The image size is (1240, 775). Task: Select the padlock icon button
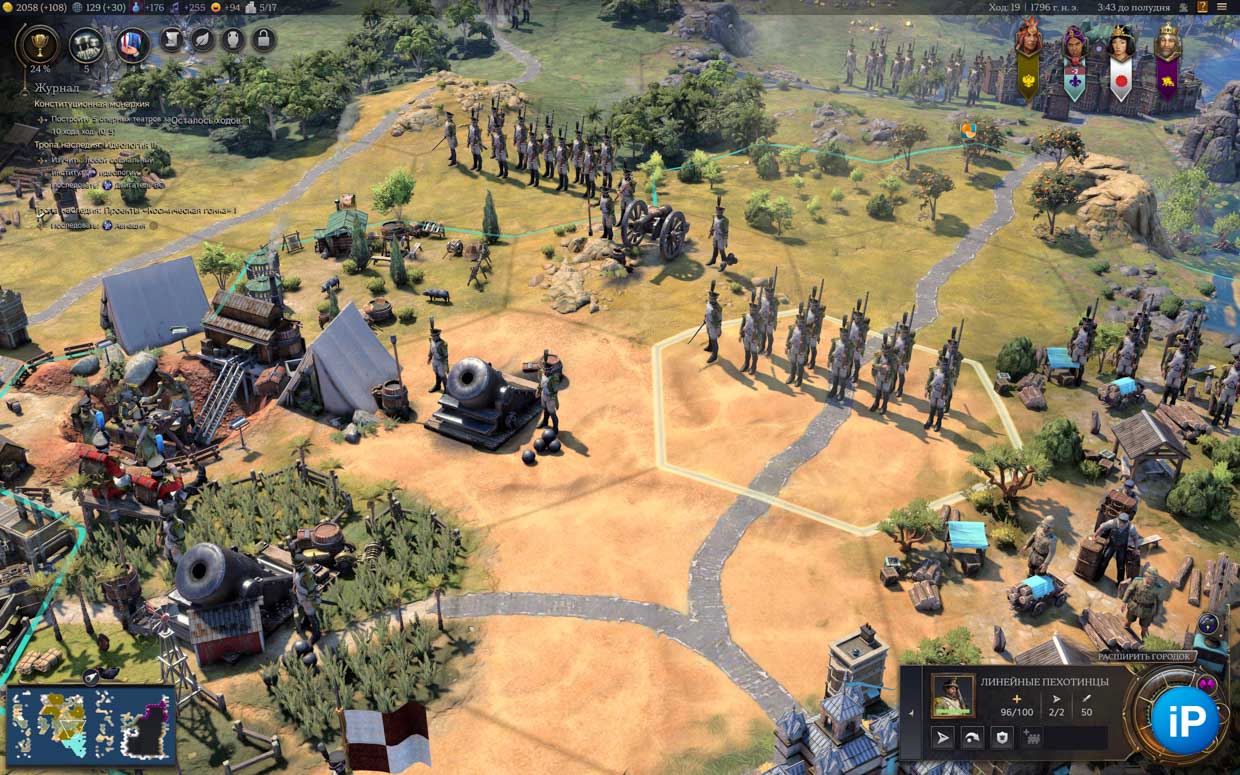click(262, 40)
